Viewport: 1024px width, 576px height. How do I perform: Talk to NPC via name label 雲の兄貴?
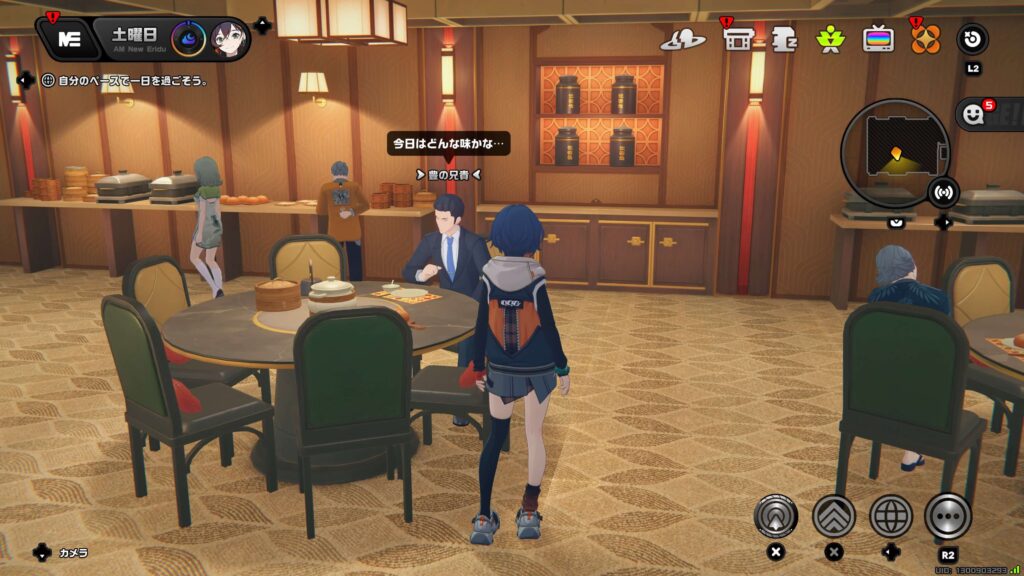pos(447,174)
